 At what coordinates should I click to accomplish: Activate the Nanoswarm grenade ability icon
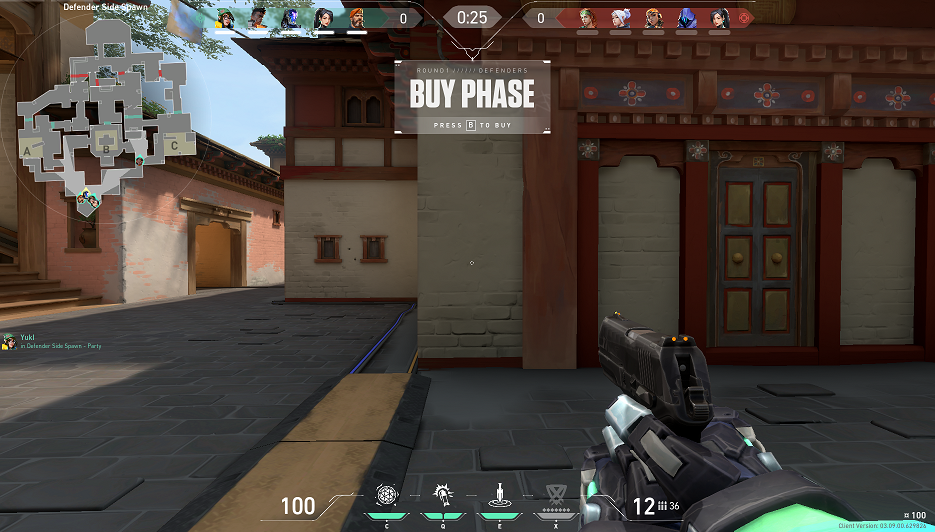click(x=386, y=494)
